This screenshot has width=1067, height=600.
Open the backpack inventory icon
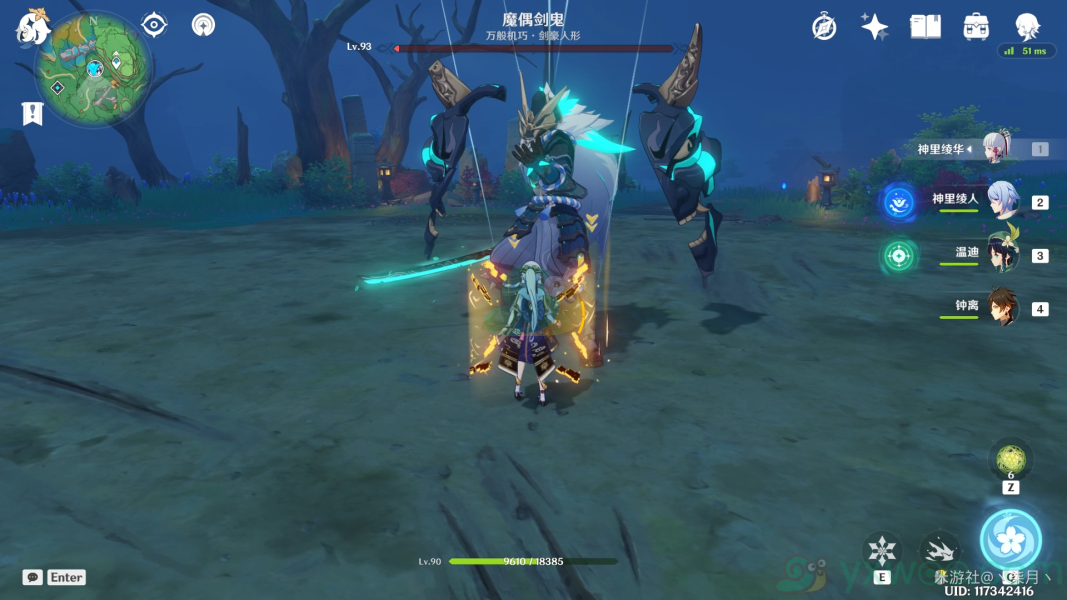click(x=976, y=27)
